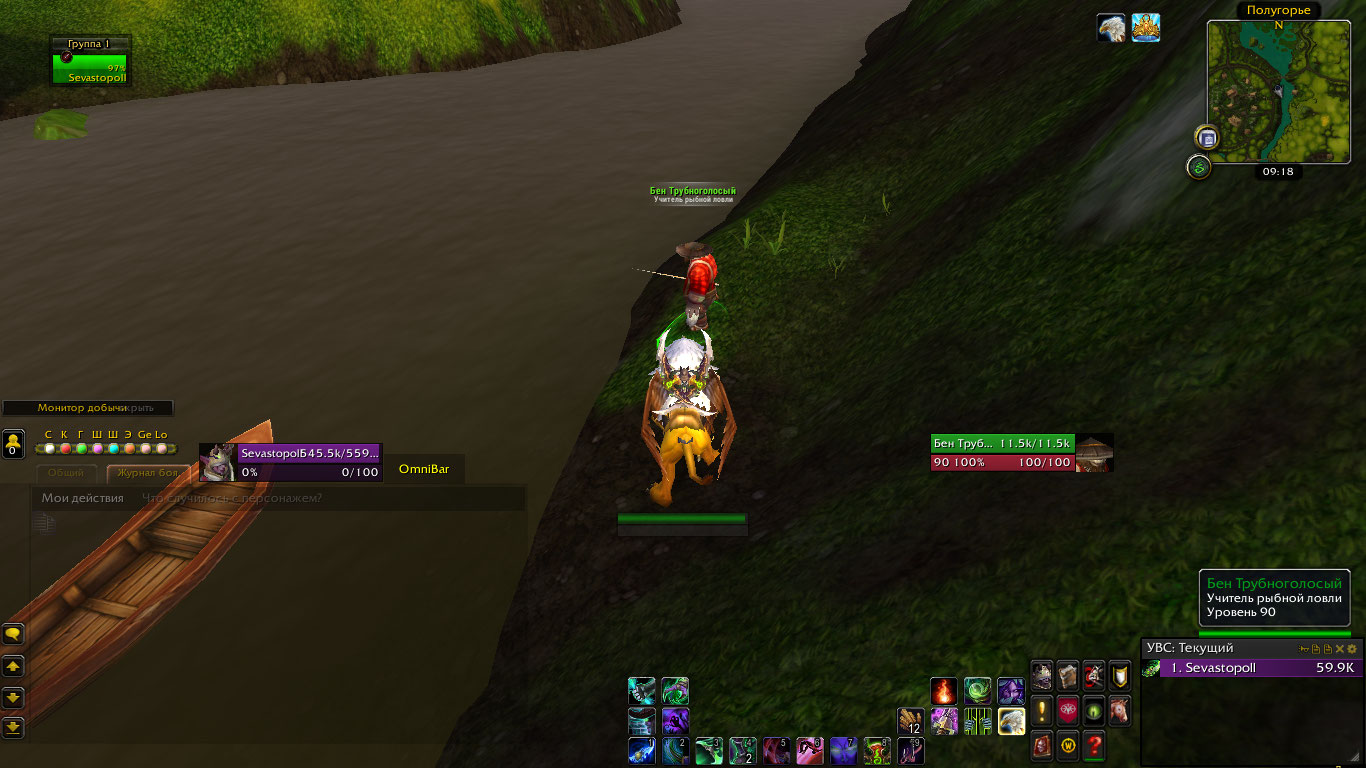1366x768 pixels.
Task: Switch to the Общий chat tab
Action: 67,473
